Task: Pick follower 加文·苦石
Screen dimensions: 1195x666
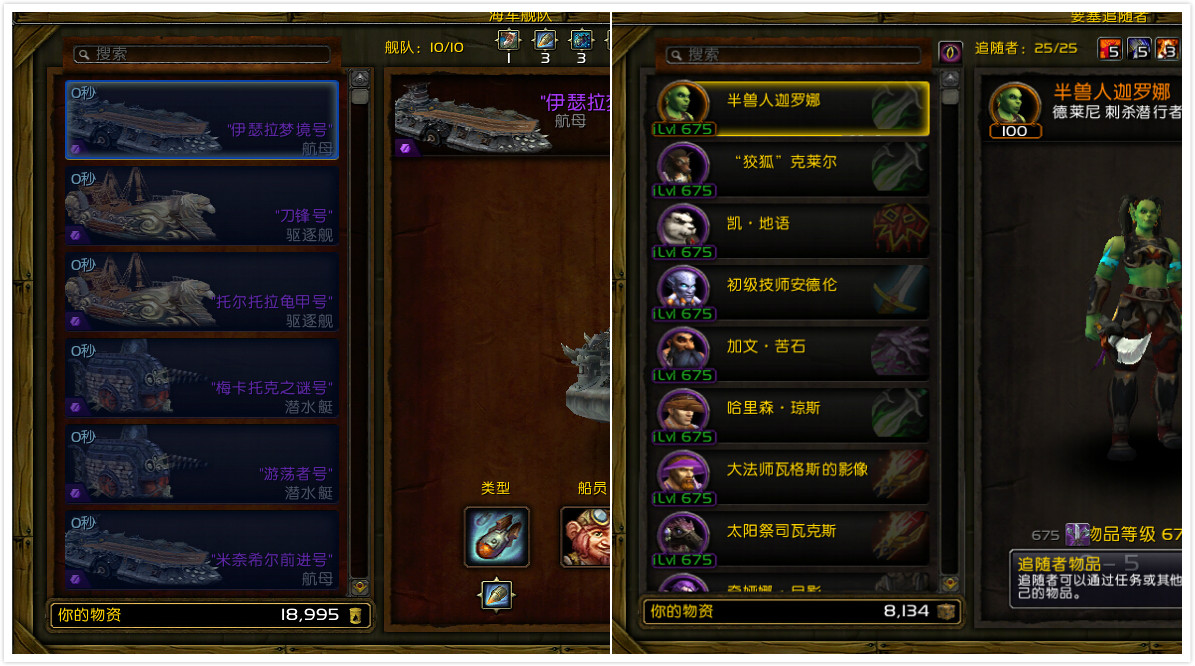Action: (x=792, y=354)
